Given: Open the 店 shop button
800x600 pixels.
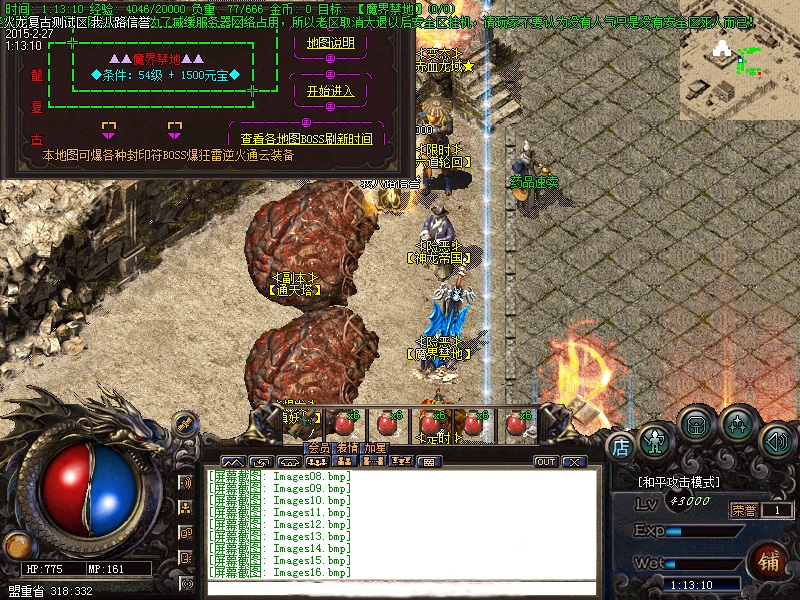Looking at the screenshot, I should pos(620,446).
